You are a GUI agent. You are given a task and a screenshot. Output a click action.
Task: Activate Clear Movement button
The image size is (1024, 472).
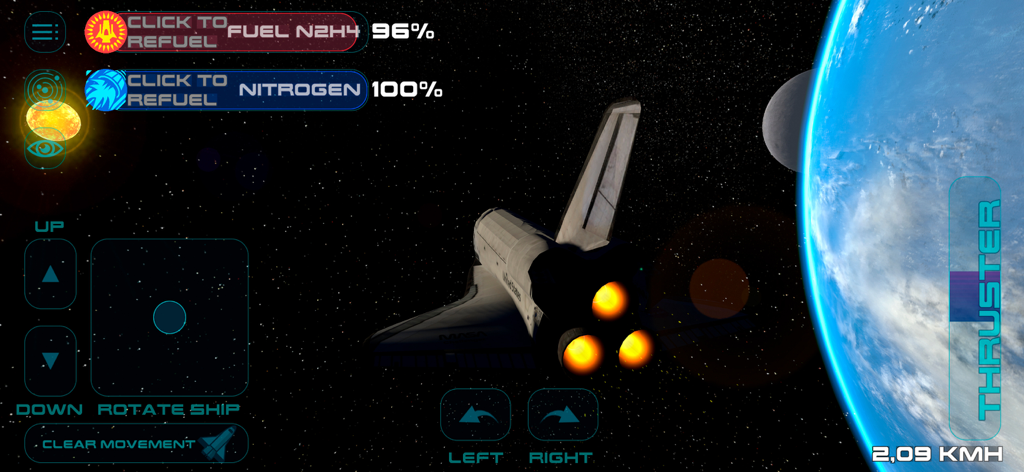point(136,443)
